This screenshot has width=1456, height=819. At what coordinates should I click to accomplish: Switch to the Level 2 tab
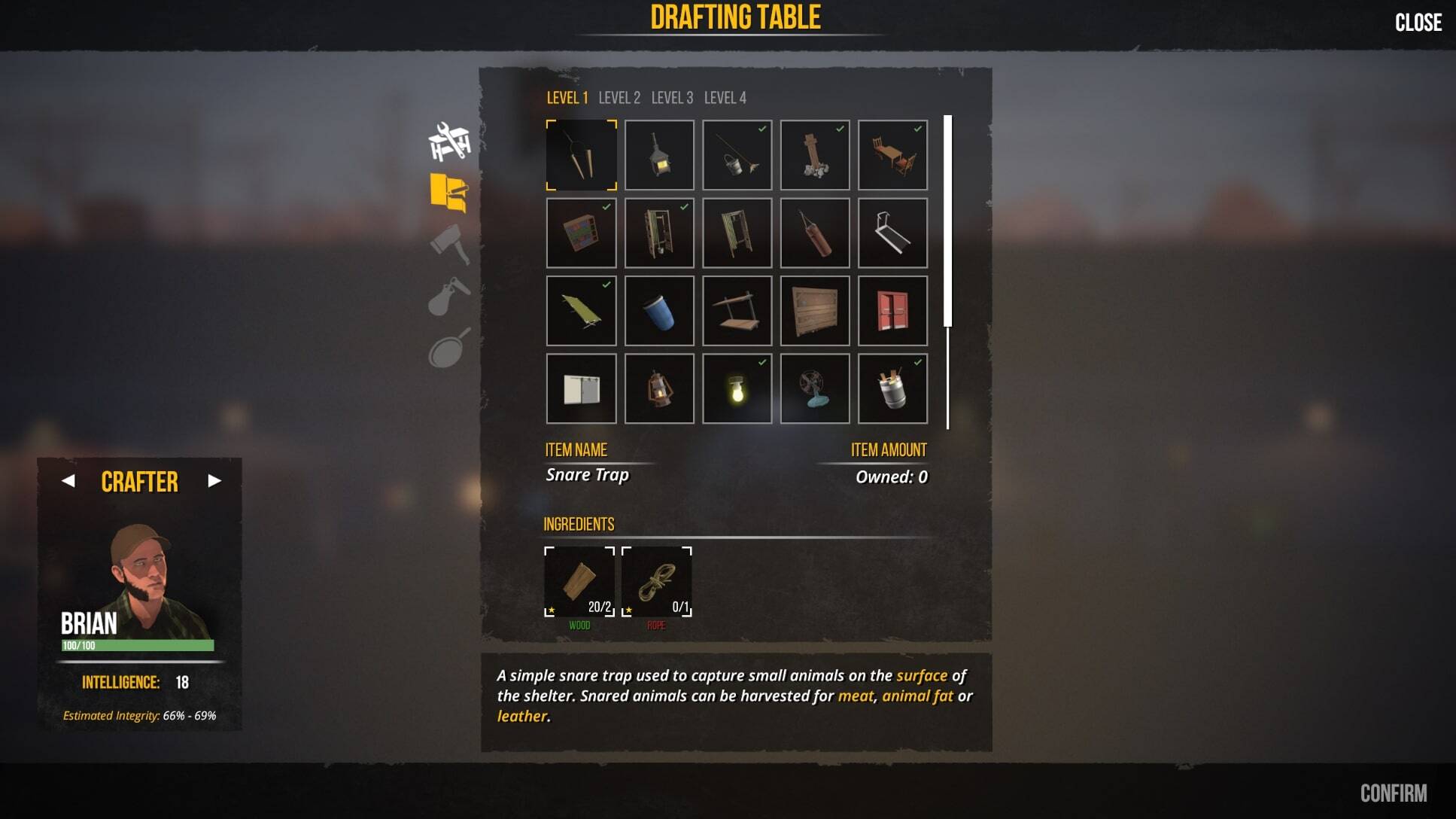tap(619, 98)
